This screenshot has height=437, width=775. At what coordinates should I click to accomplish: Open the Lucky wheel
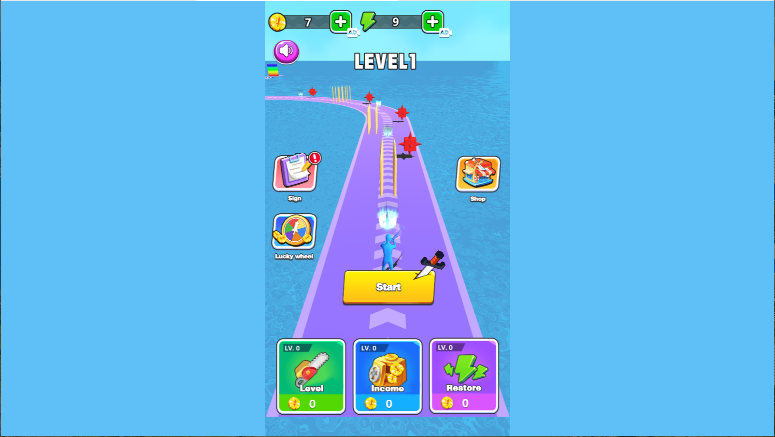tap(294, 232)
